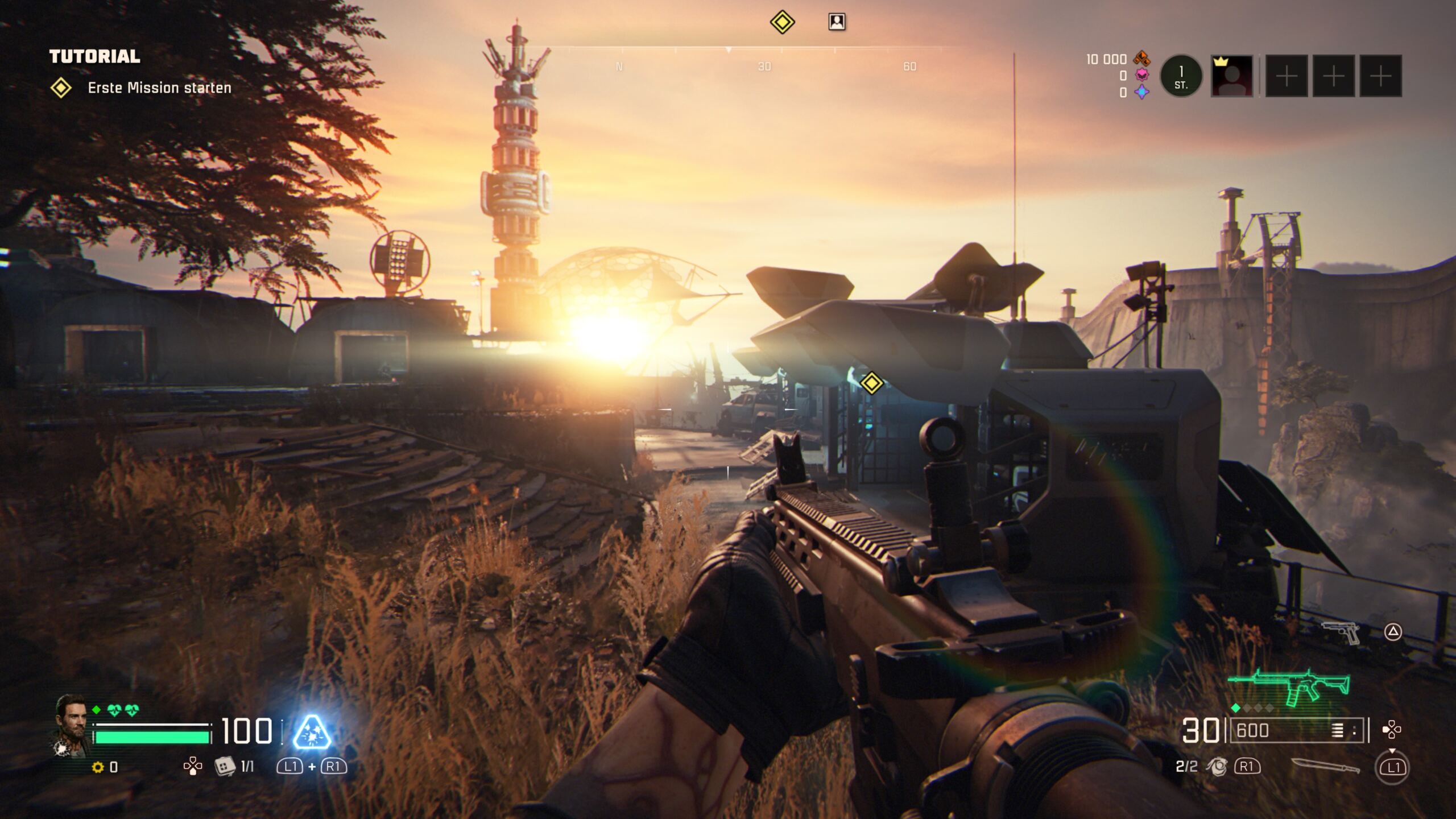This screenshot has width=1456, height=819.
Task: Click the orange currency icon beside 10 000
Action: coord(1141,58)
